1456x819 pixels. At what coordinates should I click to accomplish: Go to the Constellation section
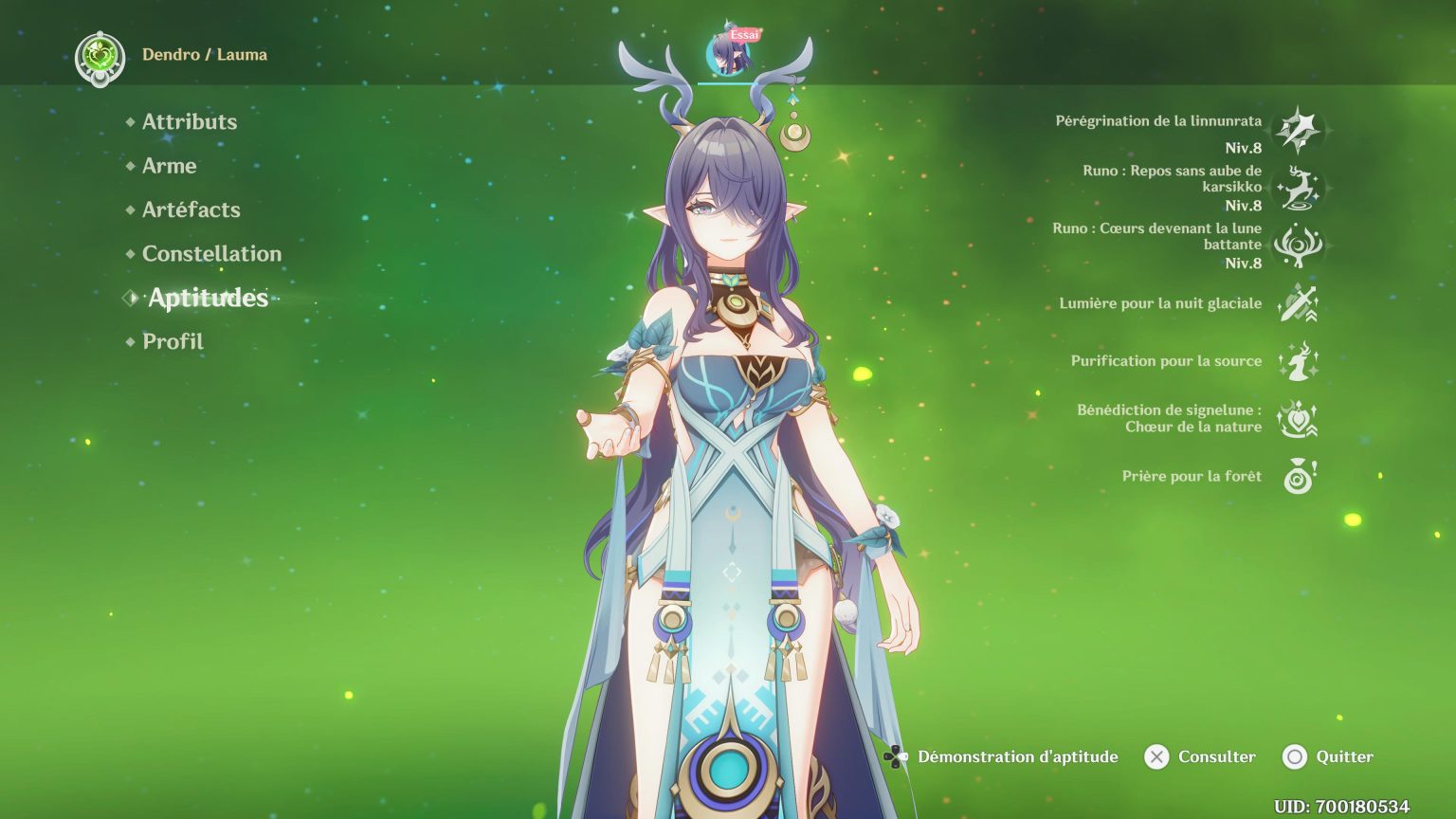click(210, 254)
